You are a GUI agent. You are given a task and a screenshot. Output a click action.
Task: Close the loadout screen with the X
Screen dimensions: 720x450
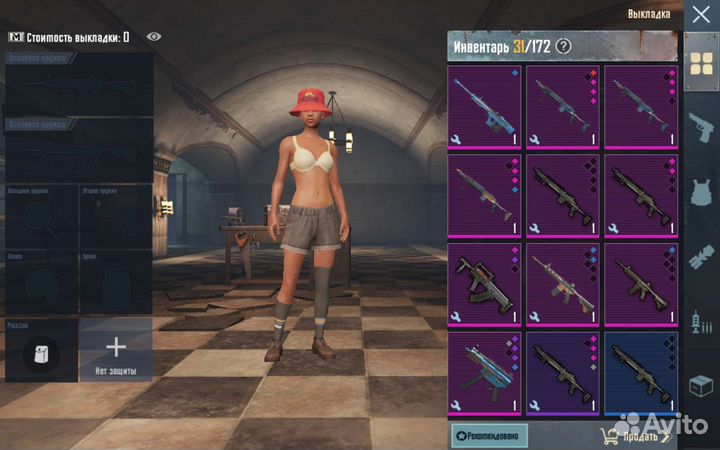tap(700, 14)
